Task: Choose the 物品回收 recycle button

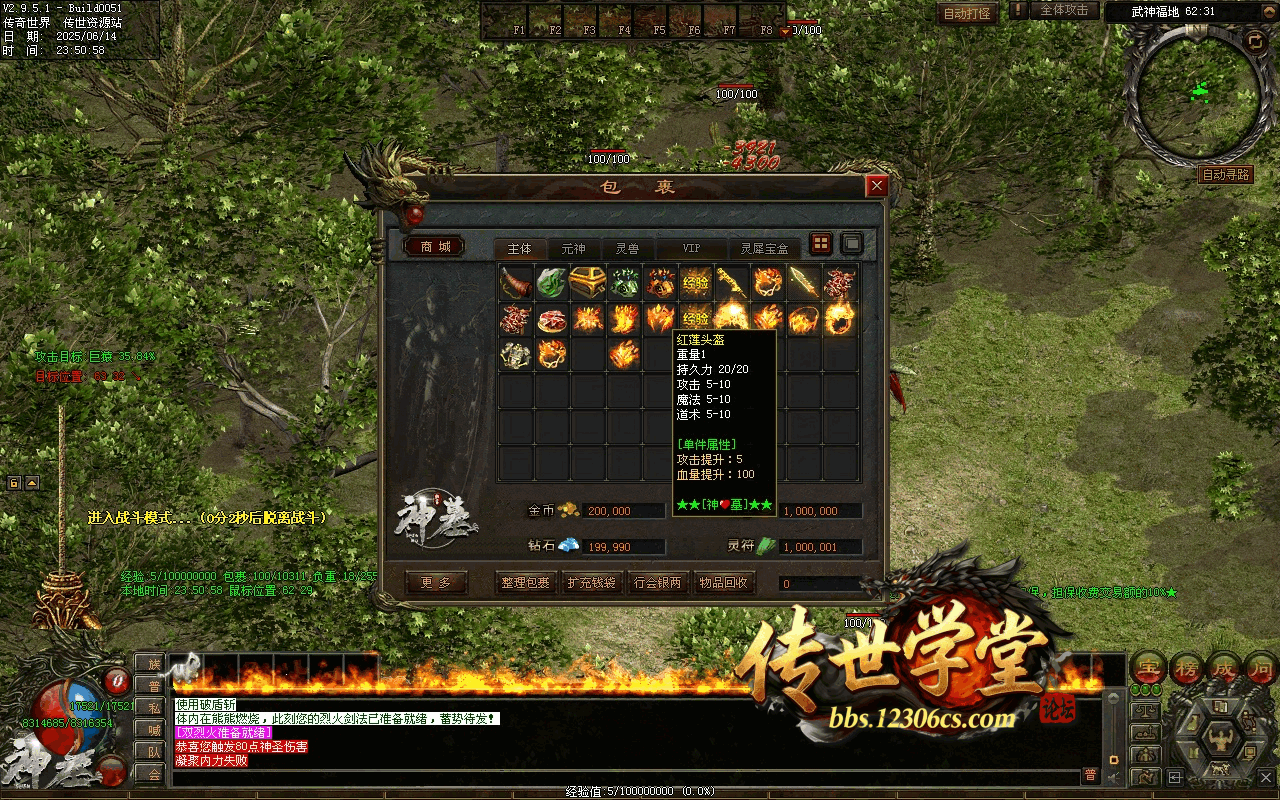Action: [x=723, y=583]
